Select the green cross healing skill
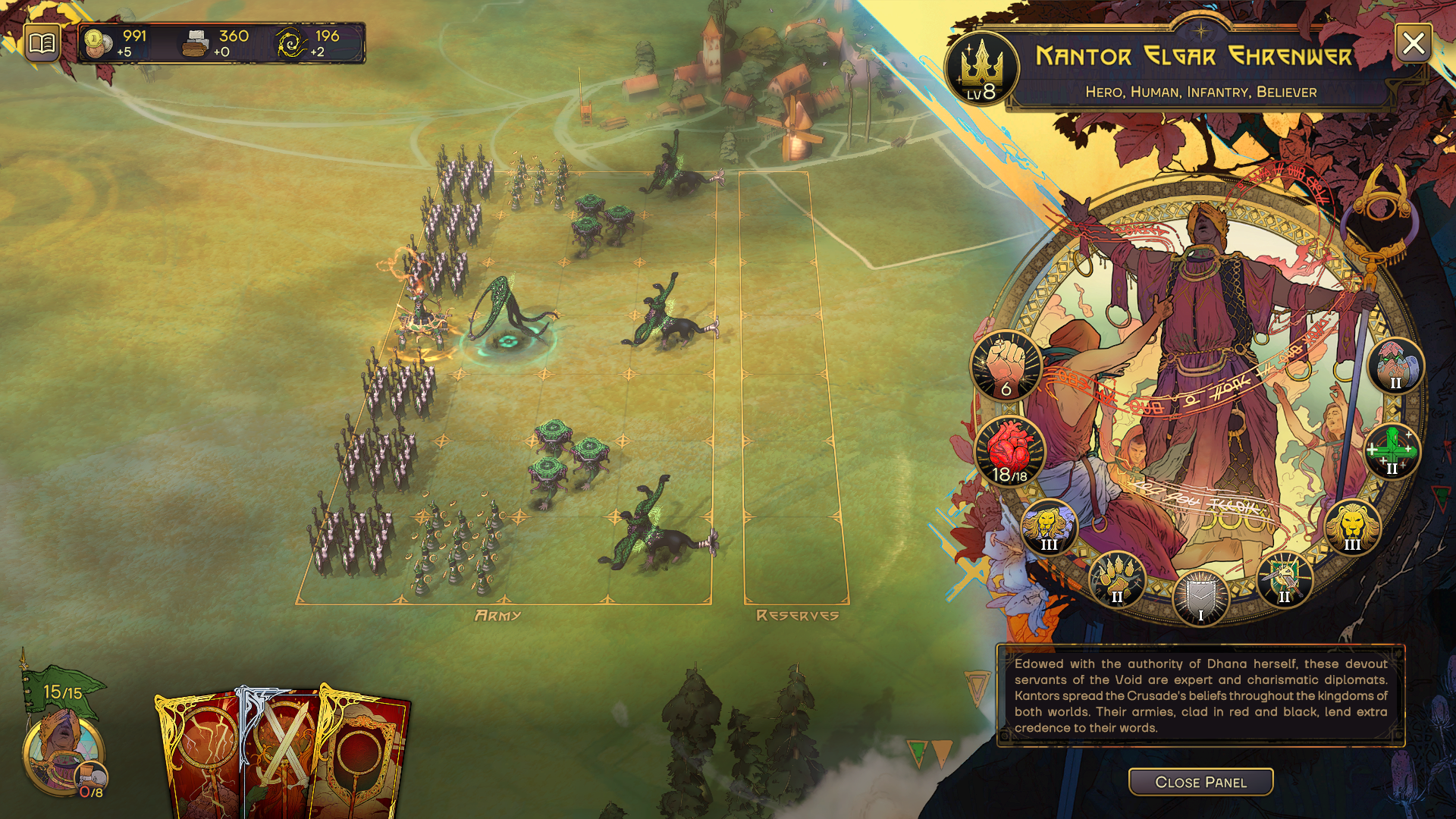This screenshot has height=819, width=1456. coord(1392,450)
